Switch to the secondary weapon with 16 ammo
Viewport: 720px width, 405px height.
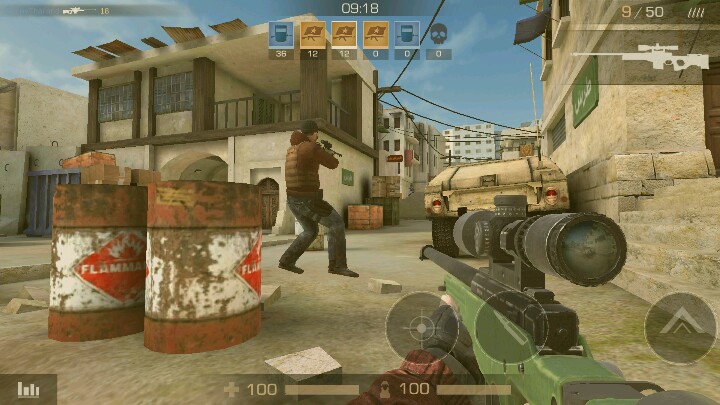point(78,10)
